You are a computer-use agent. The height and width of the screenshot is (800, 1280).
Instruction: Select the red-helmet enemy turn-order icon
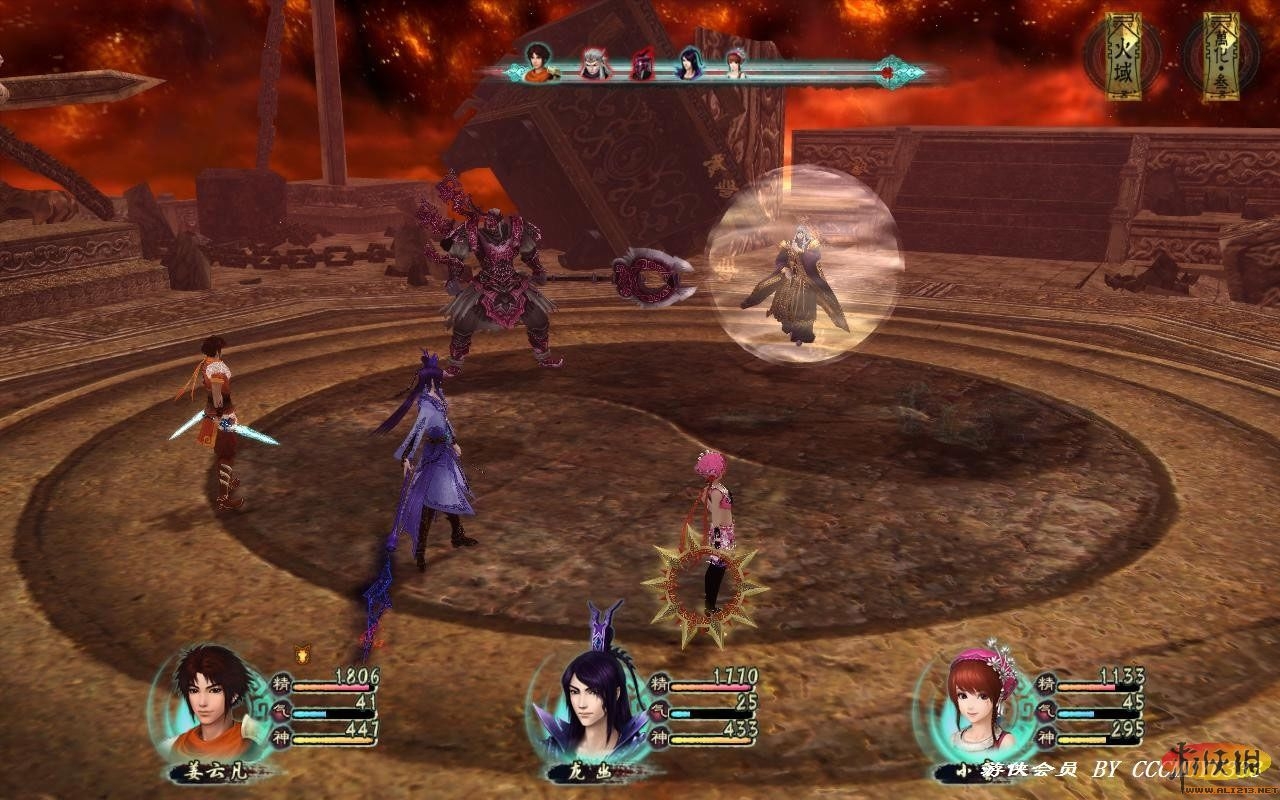tap(642, 66)
